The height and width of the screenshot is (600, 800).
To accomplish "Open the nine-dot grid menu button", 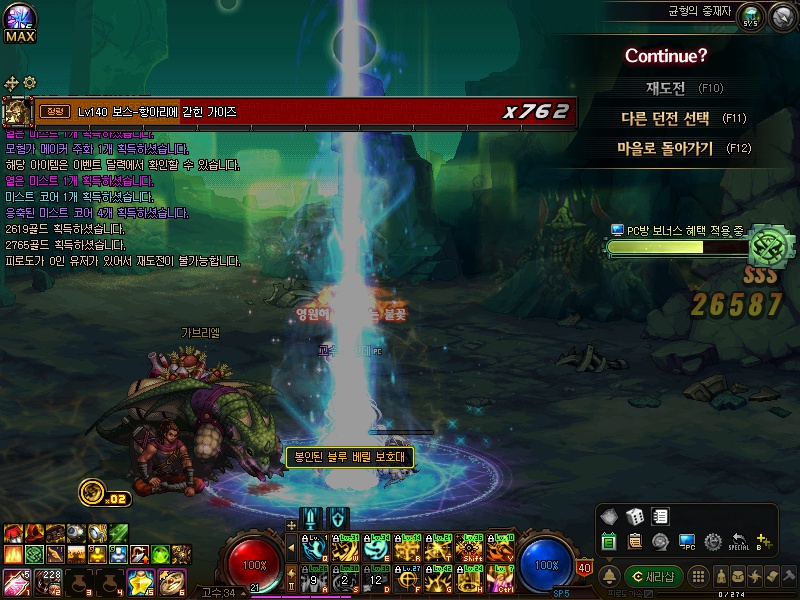I will coord(700,577).
